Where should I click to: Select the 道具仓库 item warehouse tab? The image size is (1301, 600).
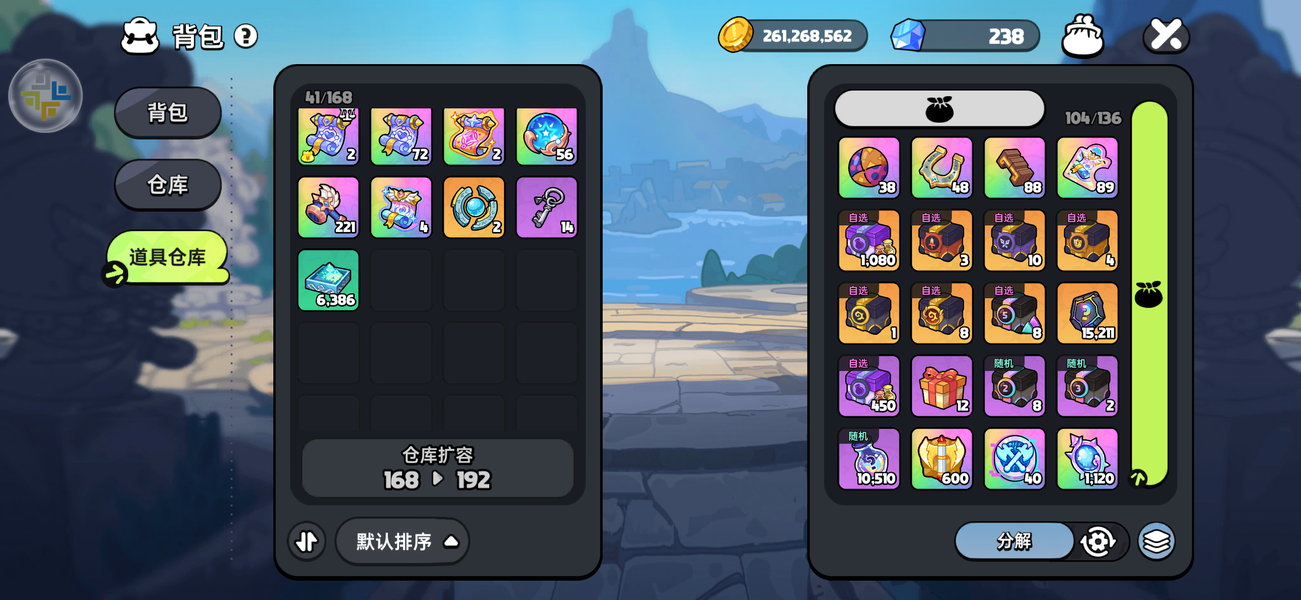point(168,257)
